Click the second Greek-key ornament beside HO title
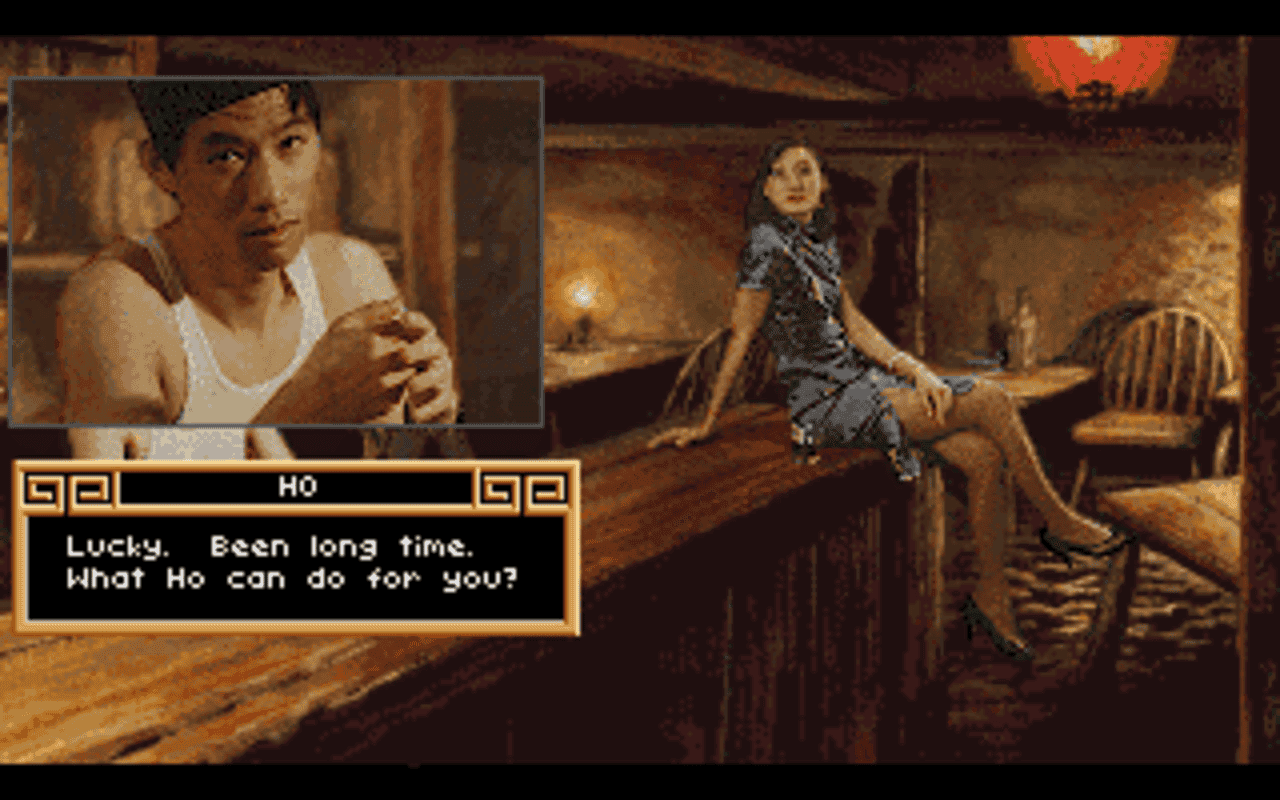 pos(90,488)
